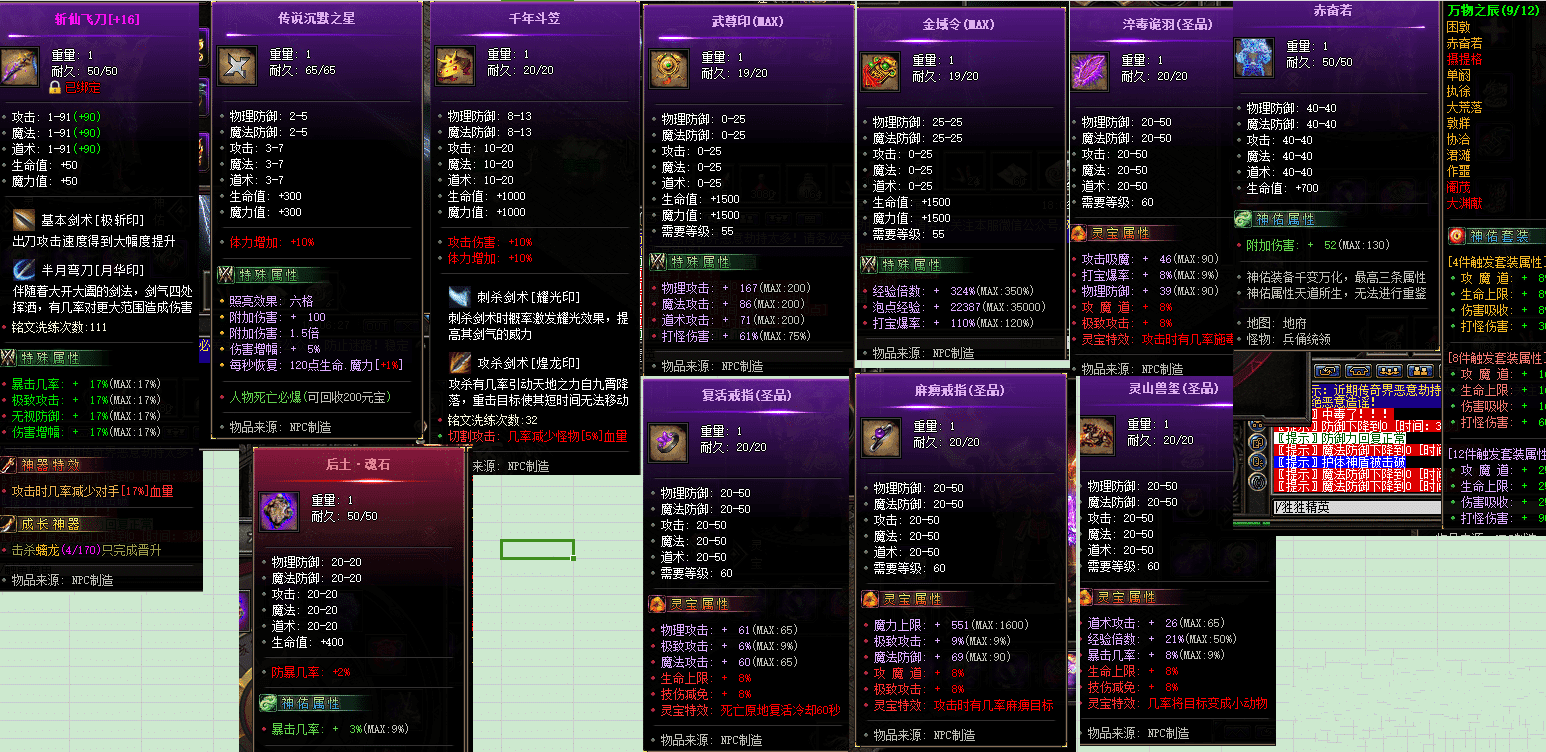Click the red name 大渊献 in the list
The image size is (1546, 752).
click(1463, 202)
